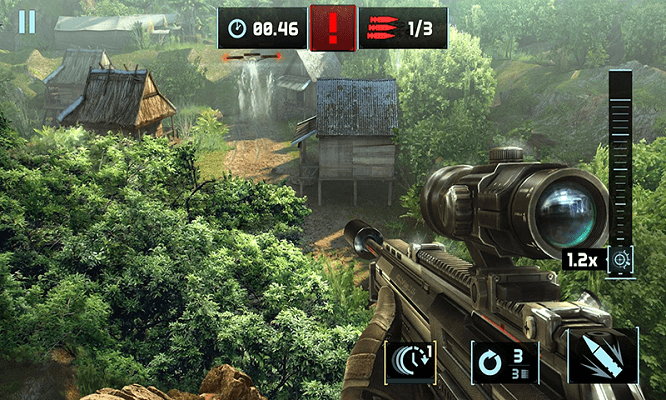The height and width of the screenshot is (400, 666).
Task: Activate the slow-time ability icon
Action: point(411,361)
